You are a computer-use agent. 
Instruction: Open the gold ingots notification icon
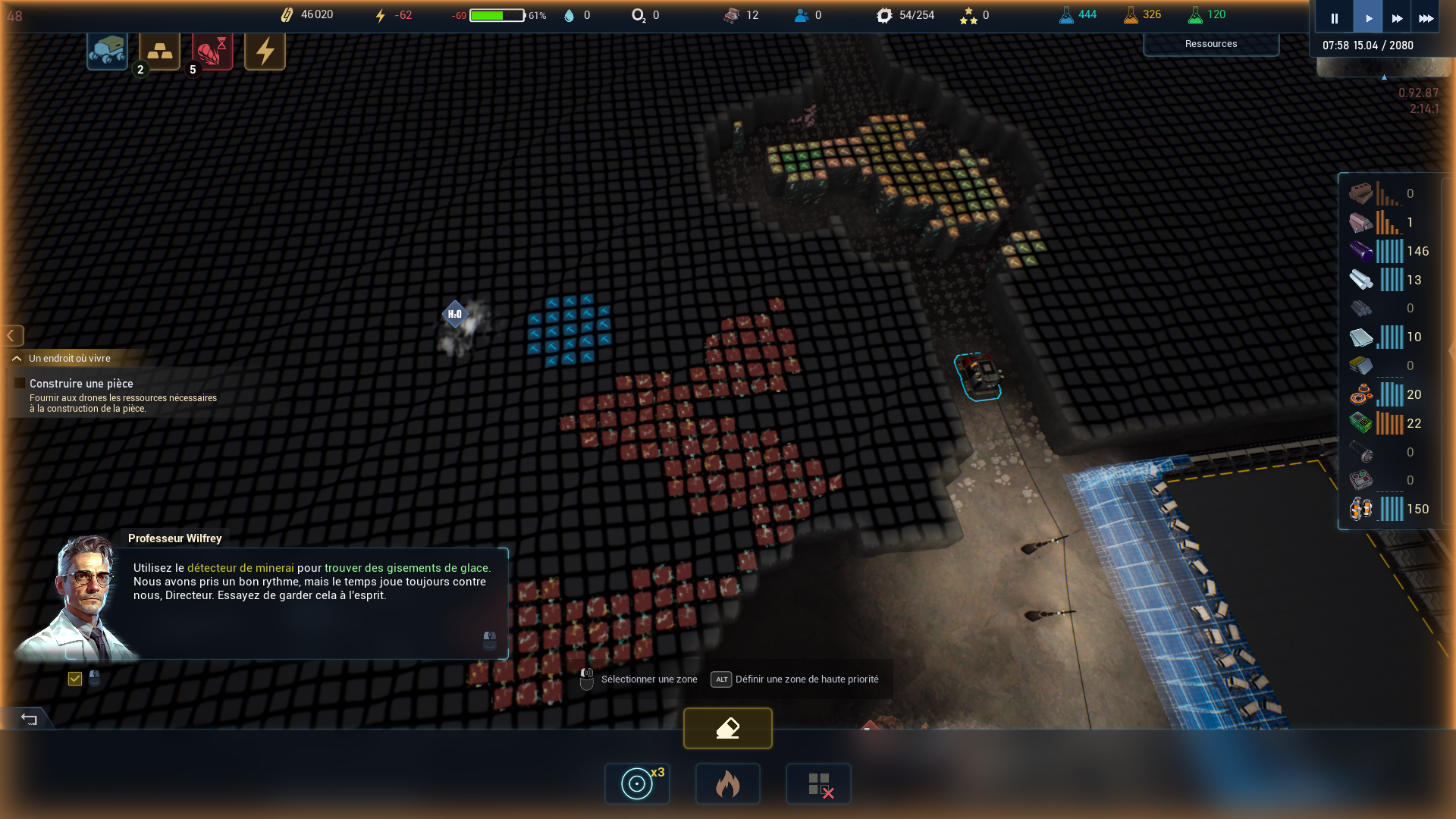159,51
